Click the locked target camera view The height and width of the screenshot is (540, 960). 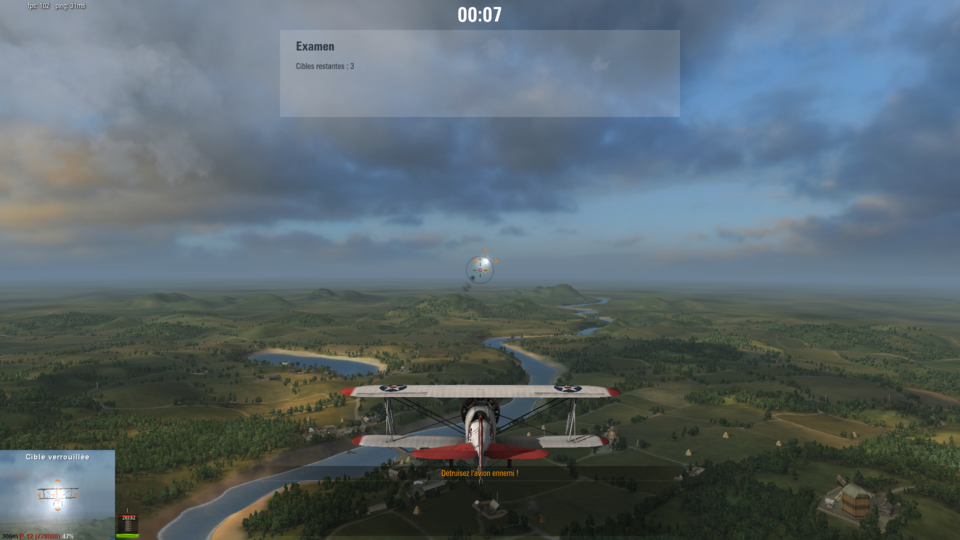tap(57, 493)
